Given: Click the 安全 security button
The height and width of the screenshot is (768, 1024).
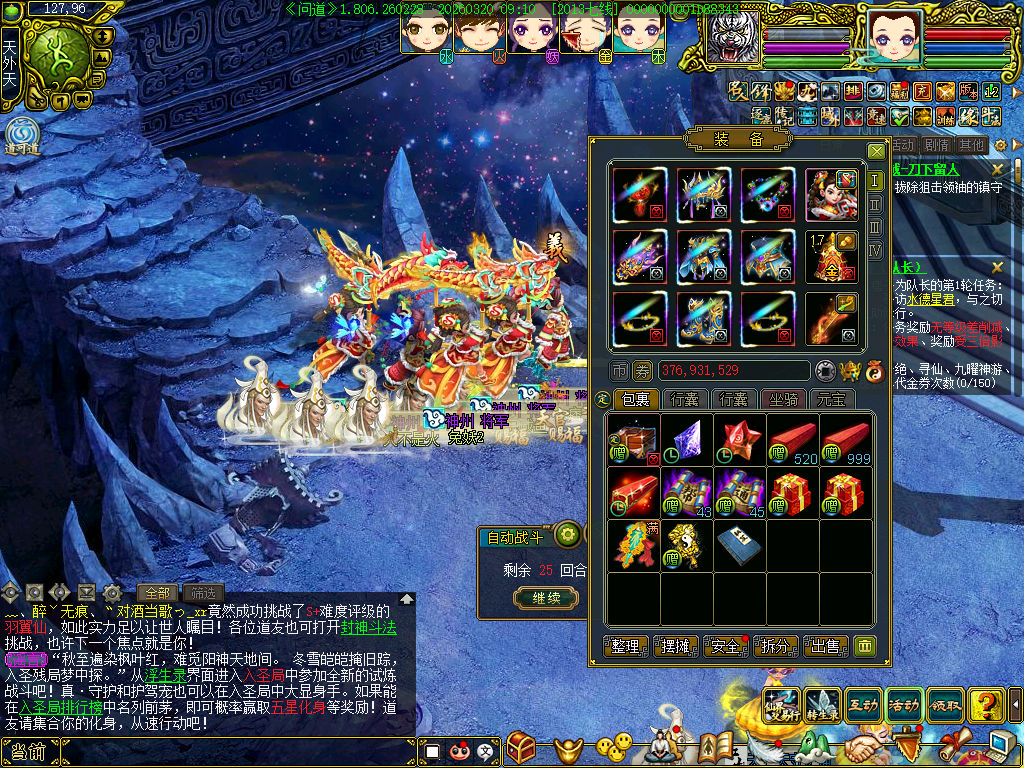Looking at the screenshot, I should (x=727, y=647).
